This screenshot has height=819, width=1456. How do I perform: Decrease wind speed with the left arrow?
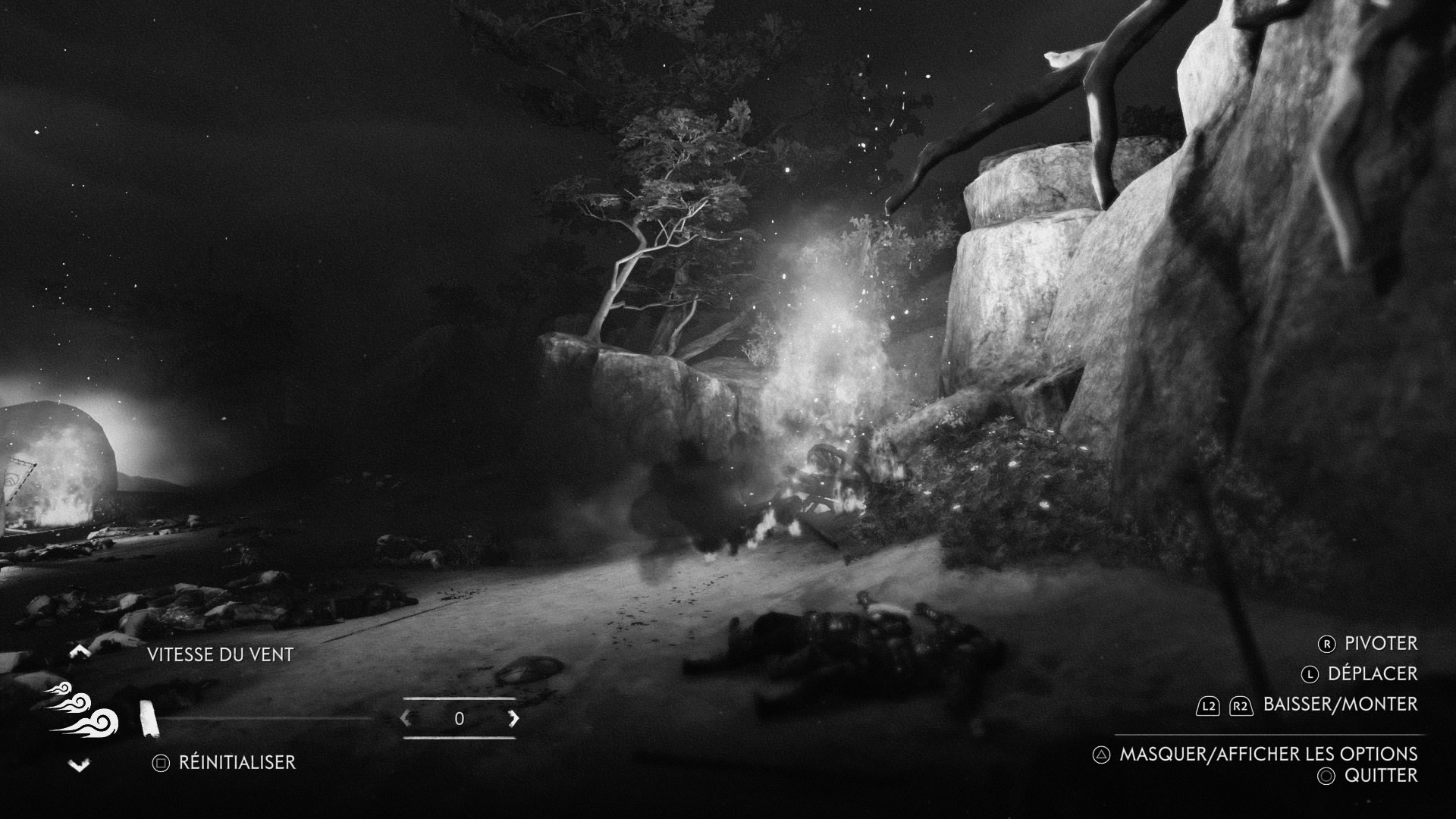(x=406, y=718)
